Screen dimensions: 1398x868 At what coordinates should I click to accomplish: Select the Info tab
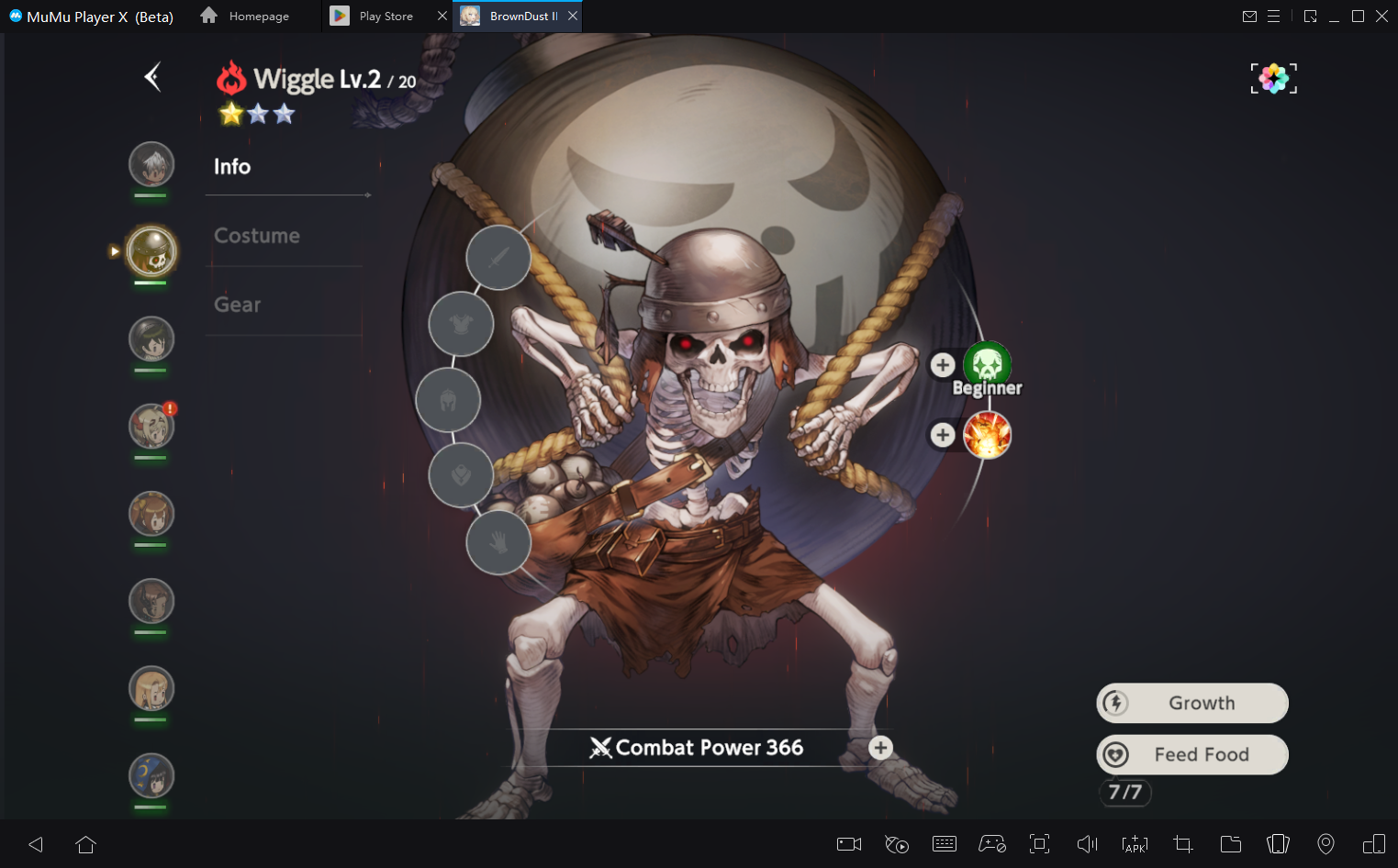(232, 166)
